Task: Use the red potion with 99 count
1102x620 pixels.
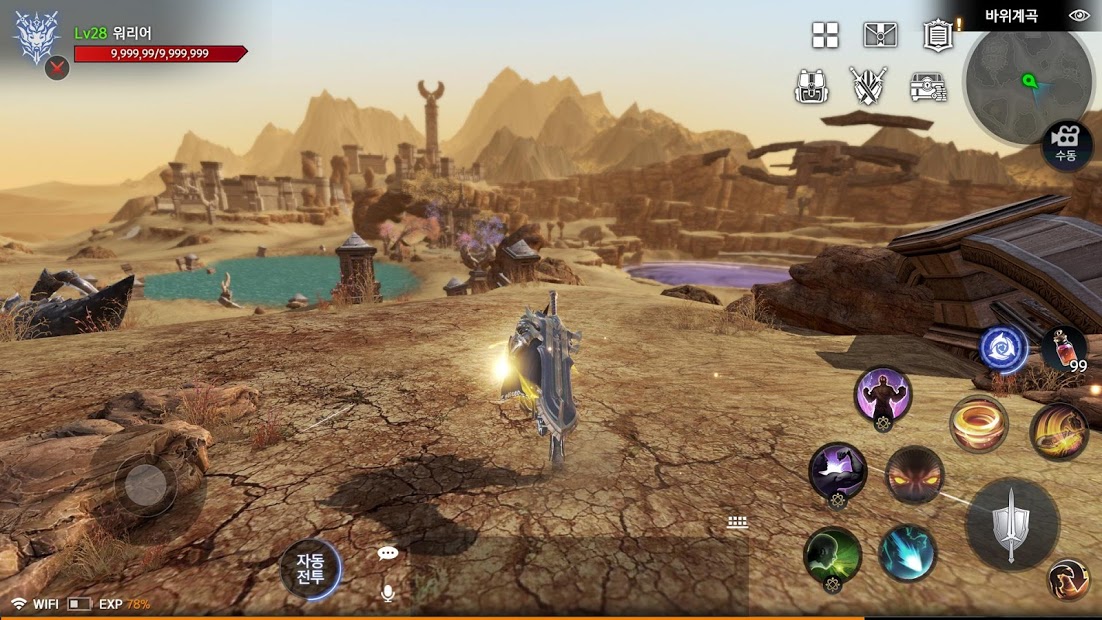Action: tap(1064, 350)
